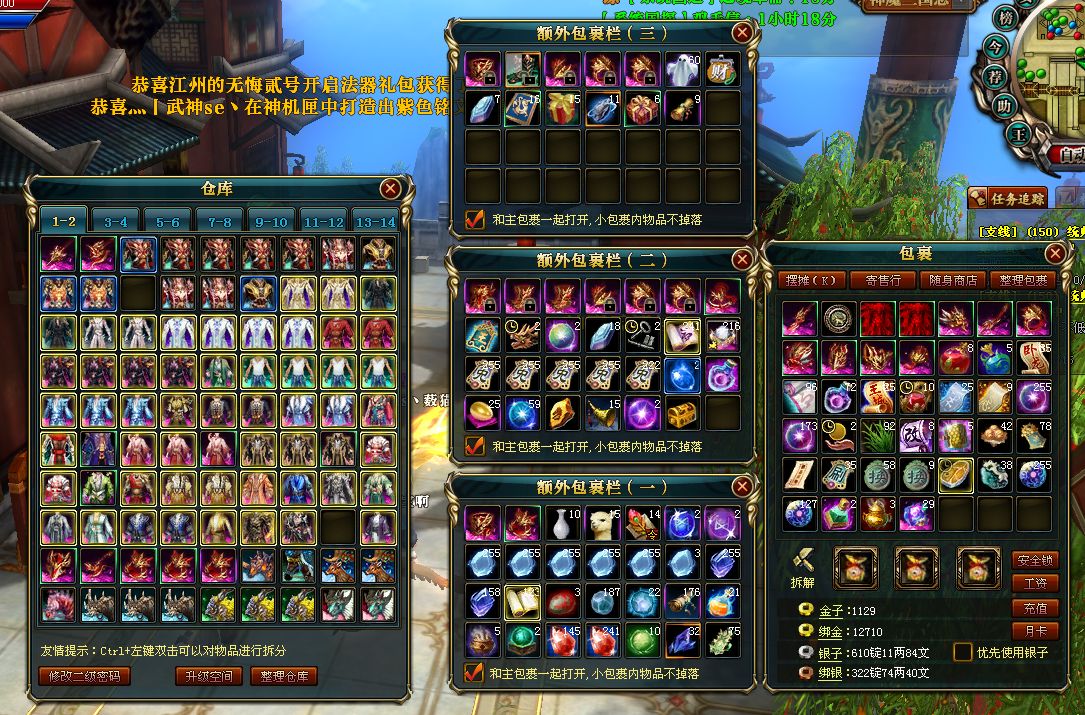The width and height of the screenshot is (1085, 715).
Task: Toggle the checkbox in 额外包裹栏（二）
Action: [x=475, y=446]
